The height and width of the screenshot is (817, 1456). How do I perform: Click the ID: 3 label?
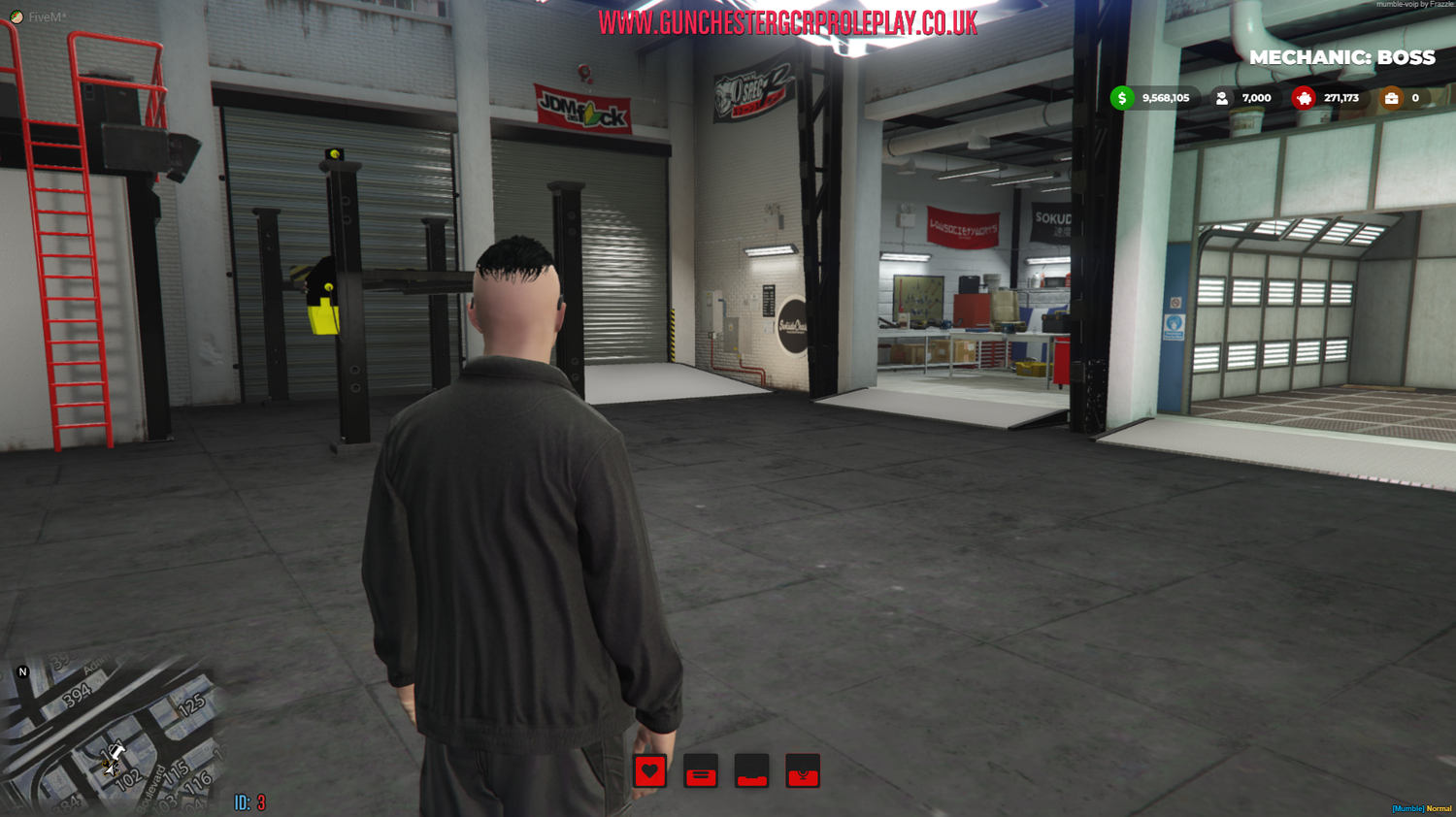(x=246, y=803)
